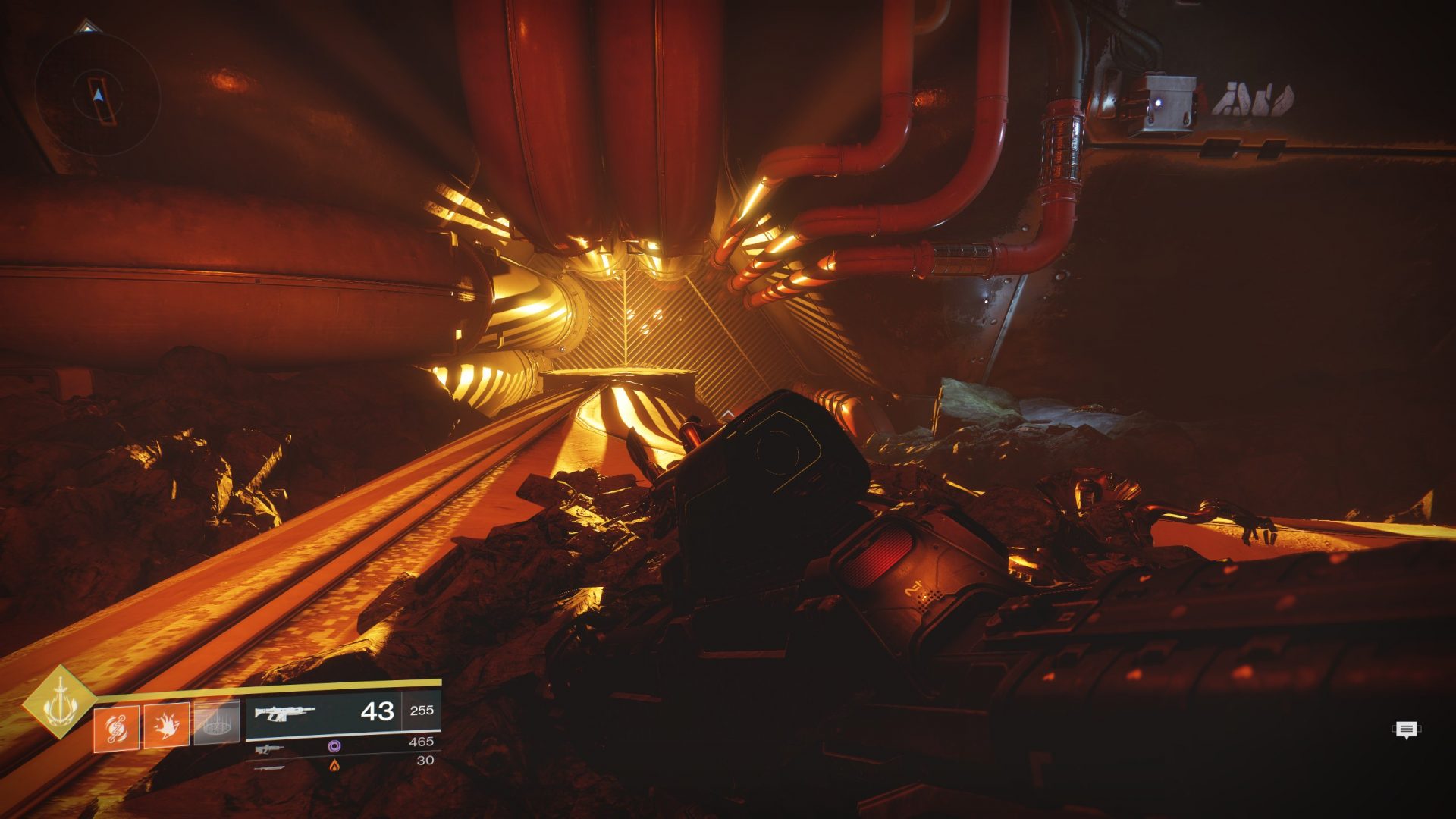Image resolution: width=1456 pixels, height=819 pixels.
Task: Switch to the void energy weapon
Action: click(270, 749)
